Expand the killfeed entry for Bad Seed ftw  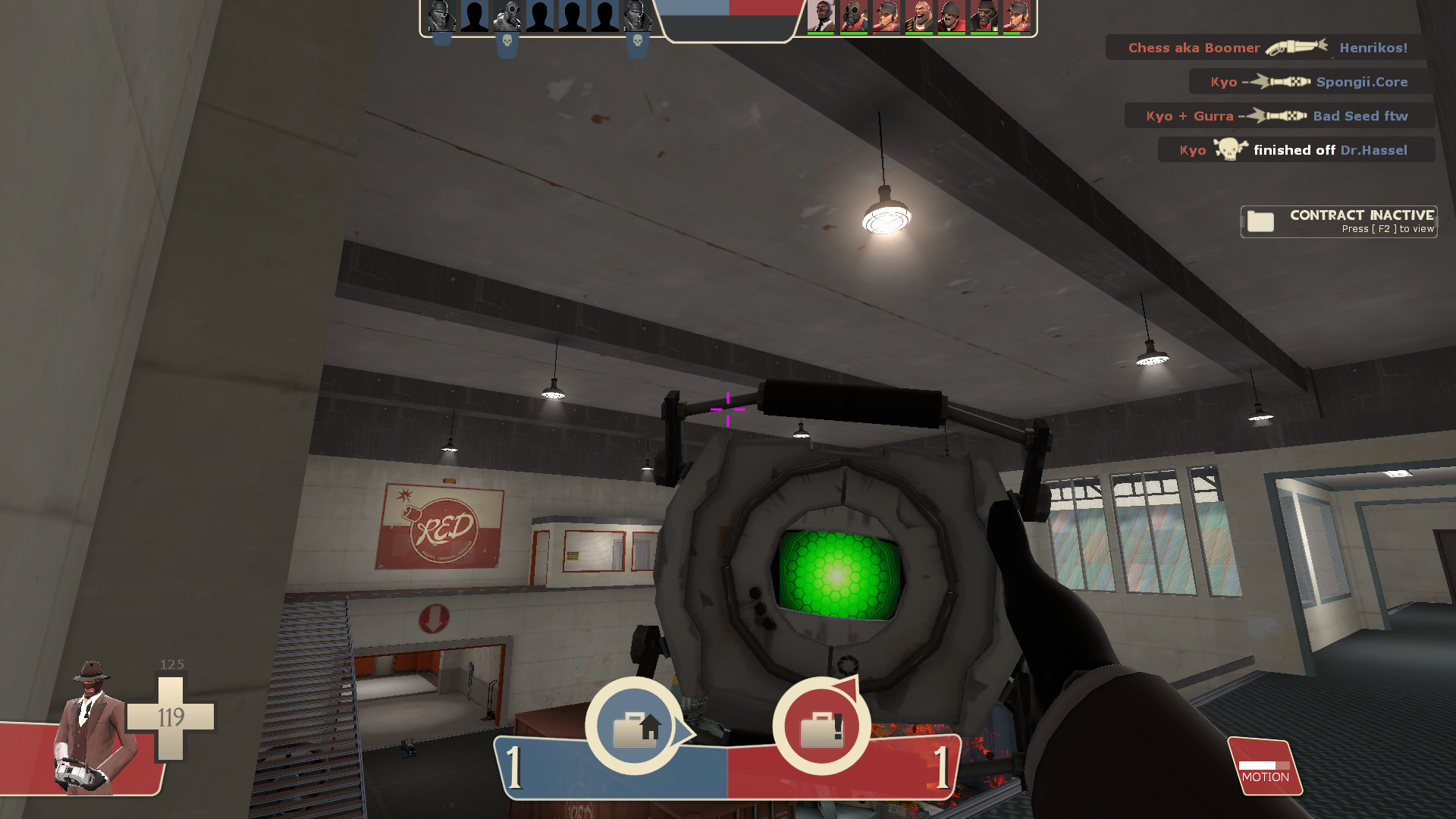[1279, 115]
